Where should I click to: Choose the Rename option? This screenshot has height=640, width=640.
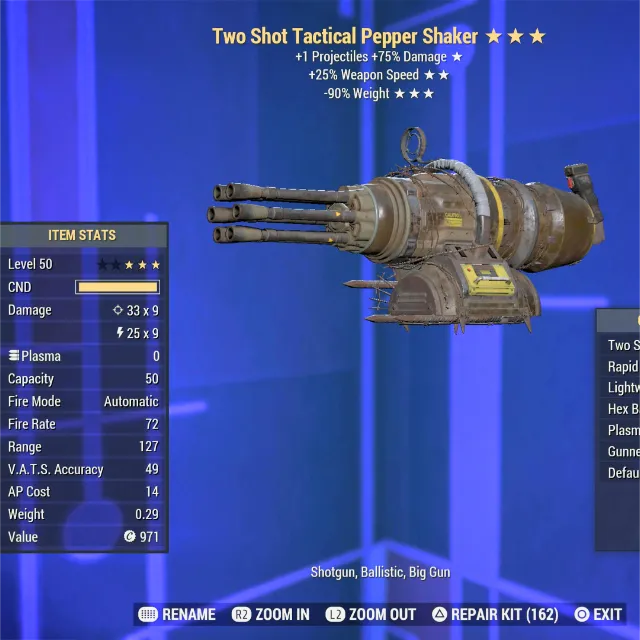click(178, 614)
